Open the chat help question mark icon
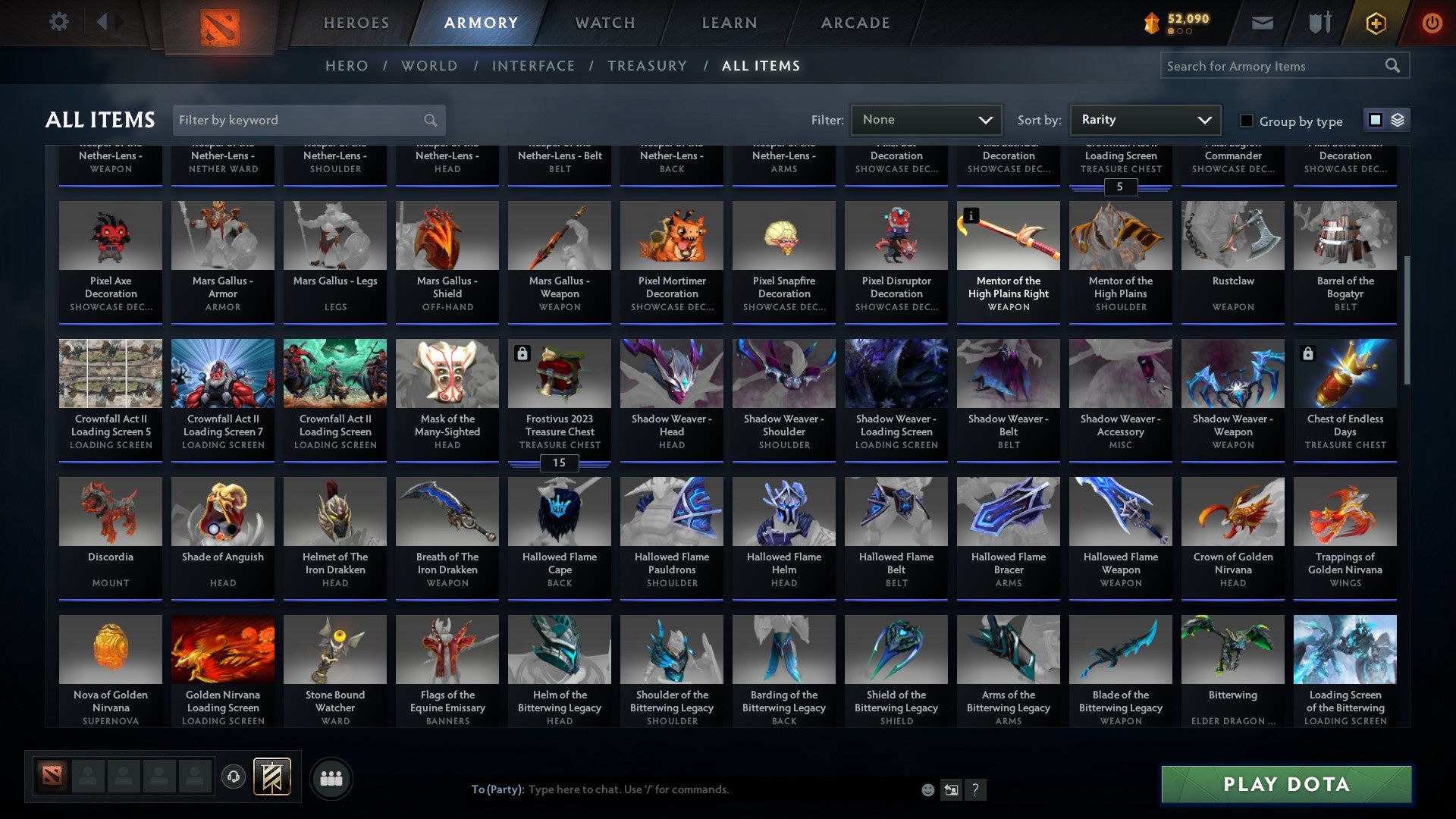Image resolution: width=1456 pixels, height=819 pixels. point(975,789)
